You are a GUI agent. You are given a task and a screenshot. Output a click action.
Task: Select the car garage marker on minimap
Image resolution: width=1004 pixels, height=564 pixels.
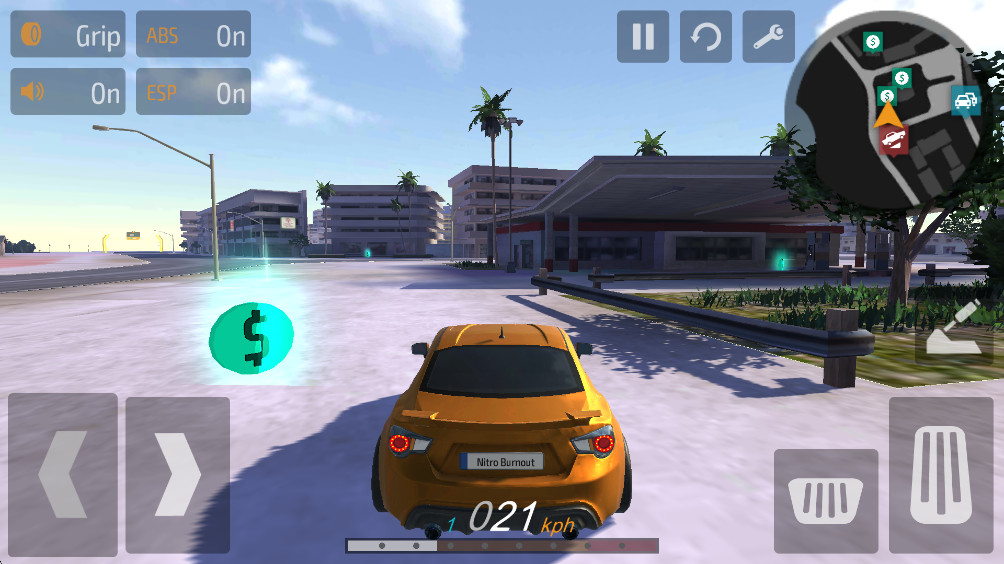coord(965,101)
